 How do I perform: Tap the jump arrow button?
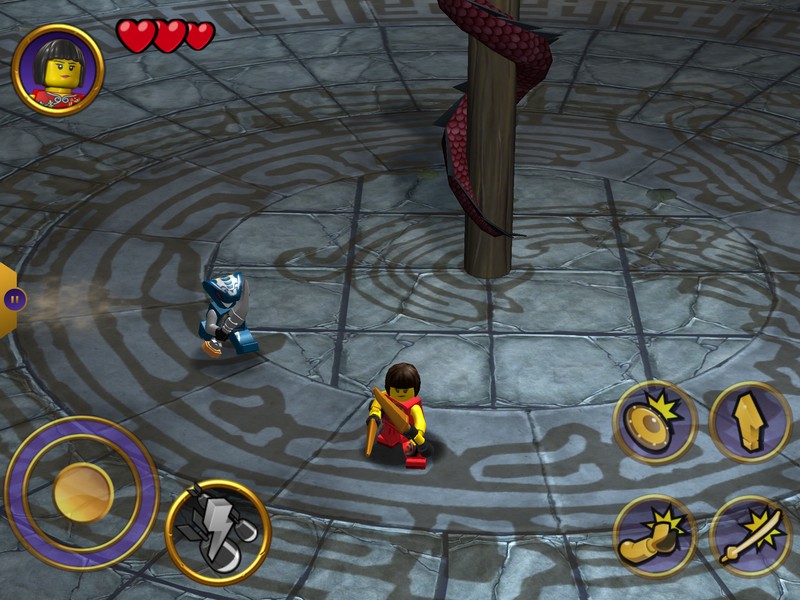(x=750, y=421)
